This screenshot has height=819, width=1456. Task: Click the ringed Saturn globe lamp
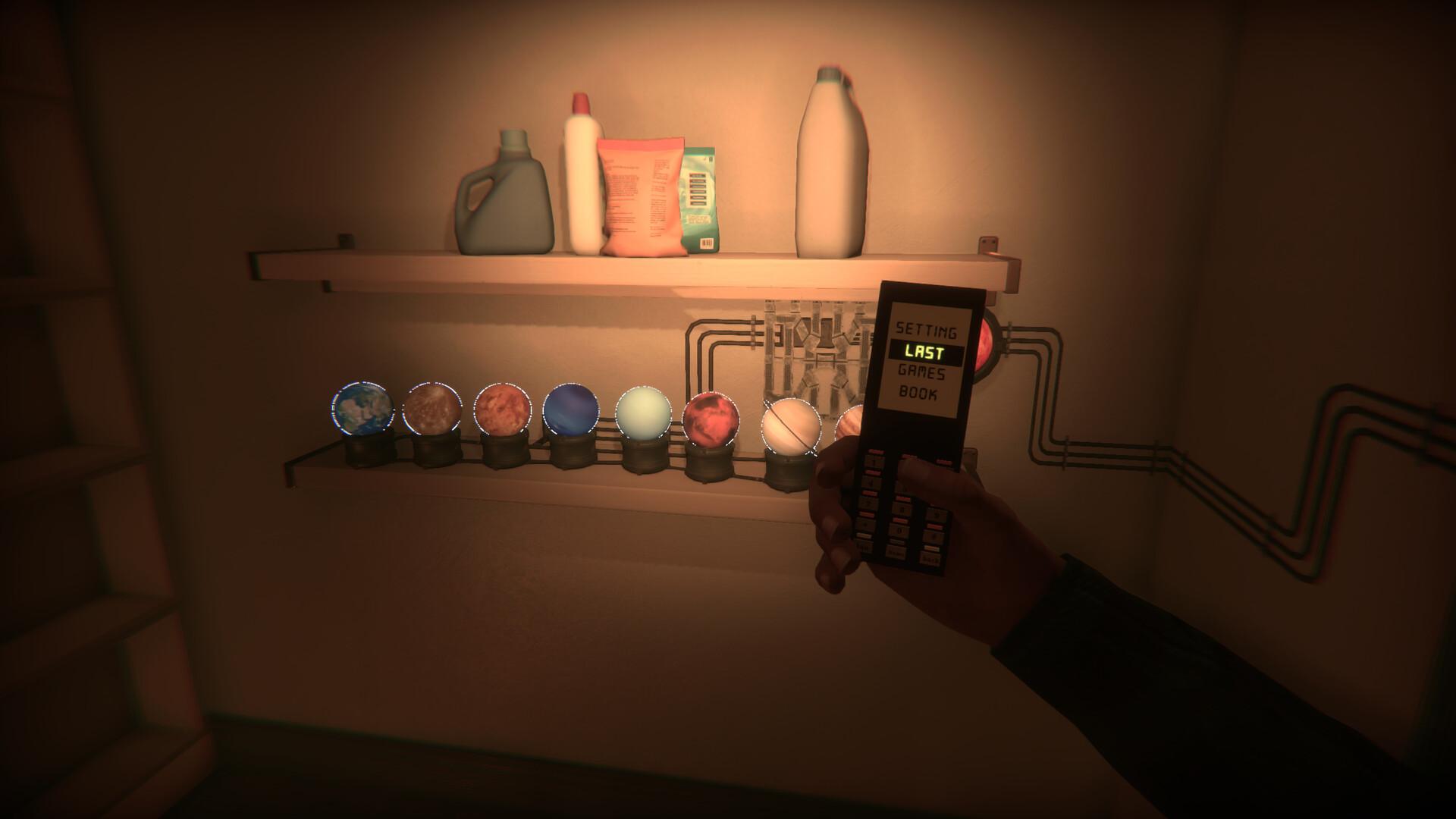coord(789,425)
